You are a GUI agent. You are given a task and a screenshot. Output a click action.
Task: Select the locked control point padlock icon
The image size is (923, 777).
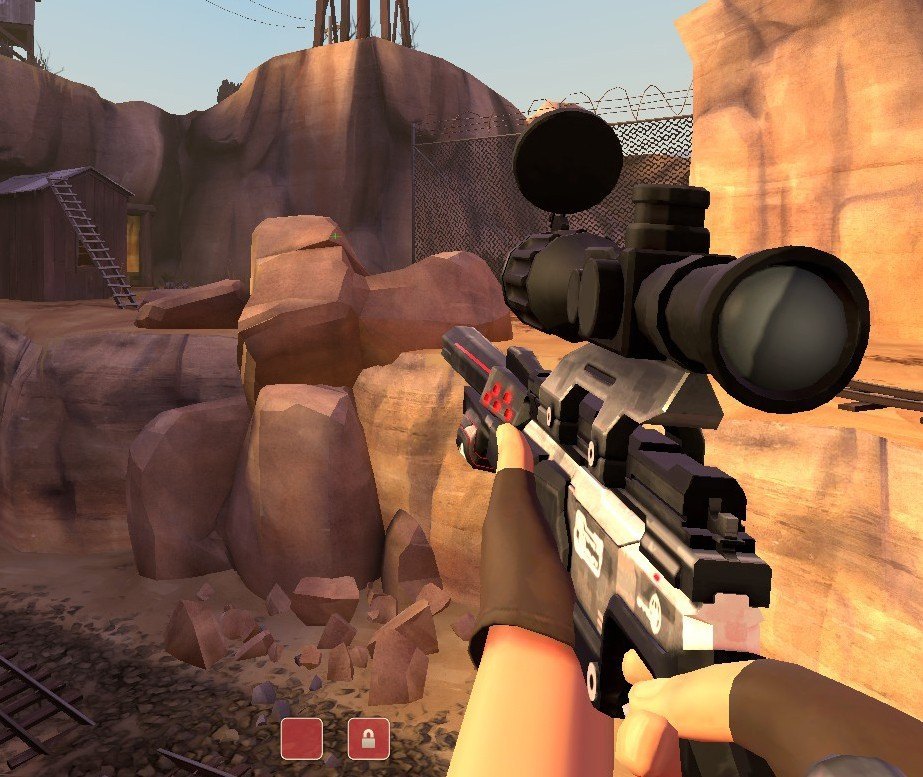click(368, 739)
